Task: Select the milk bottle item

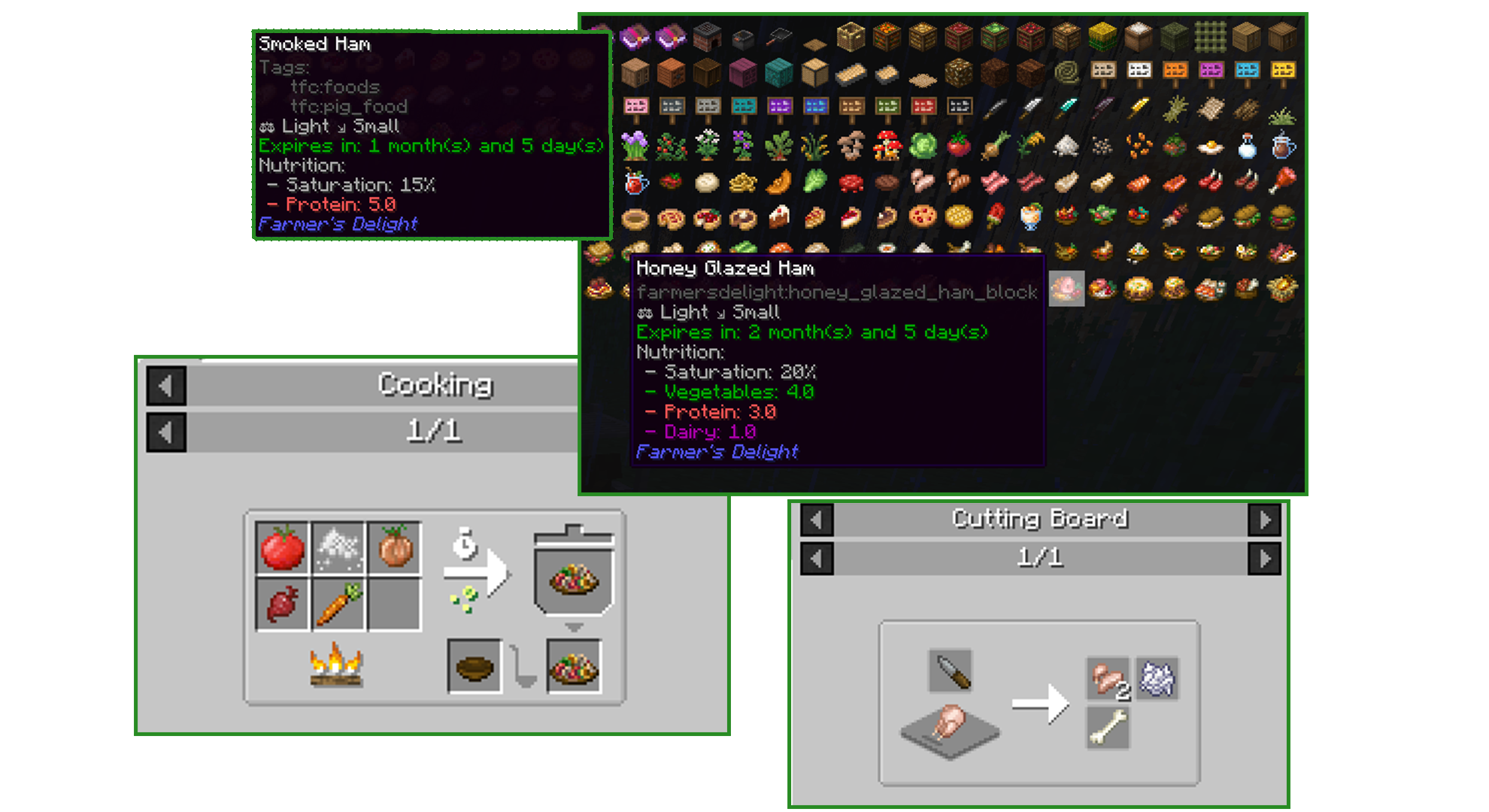Action: tap(1247, 146)
